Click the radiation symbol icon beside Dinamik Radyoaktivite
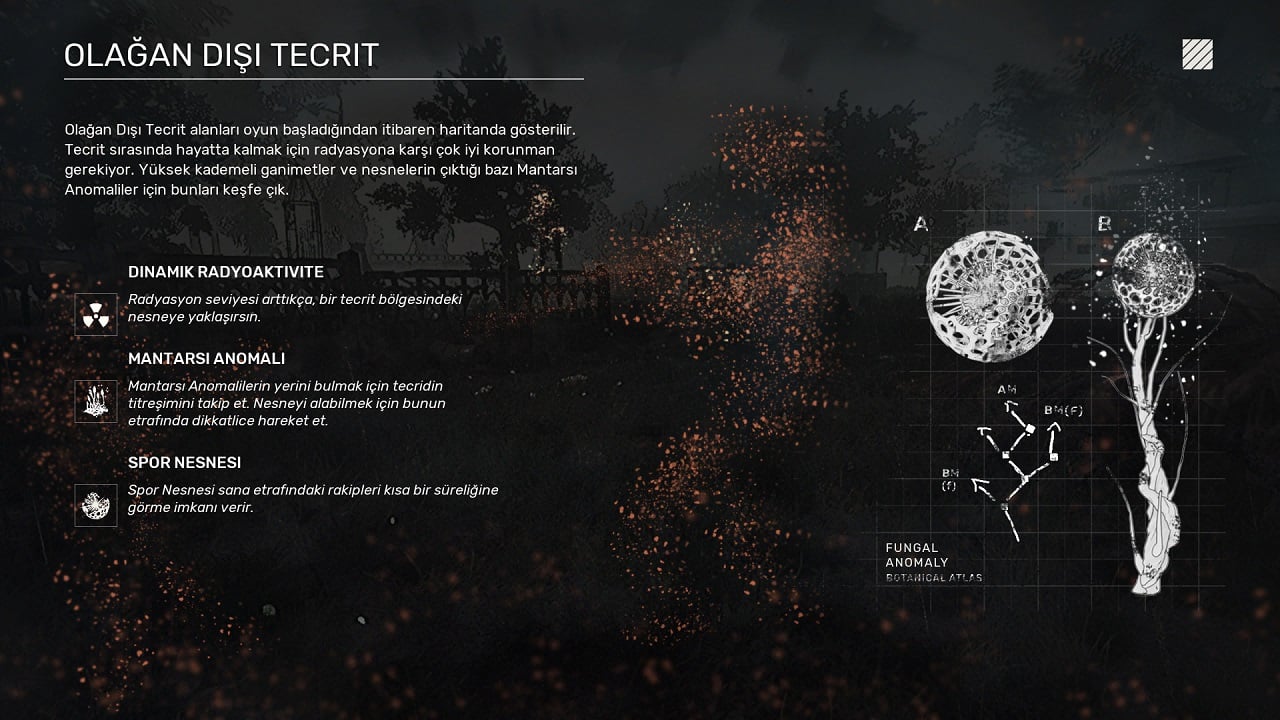The image size is (1280, 720). 96,314
